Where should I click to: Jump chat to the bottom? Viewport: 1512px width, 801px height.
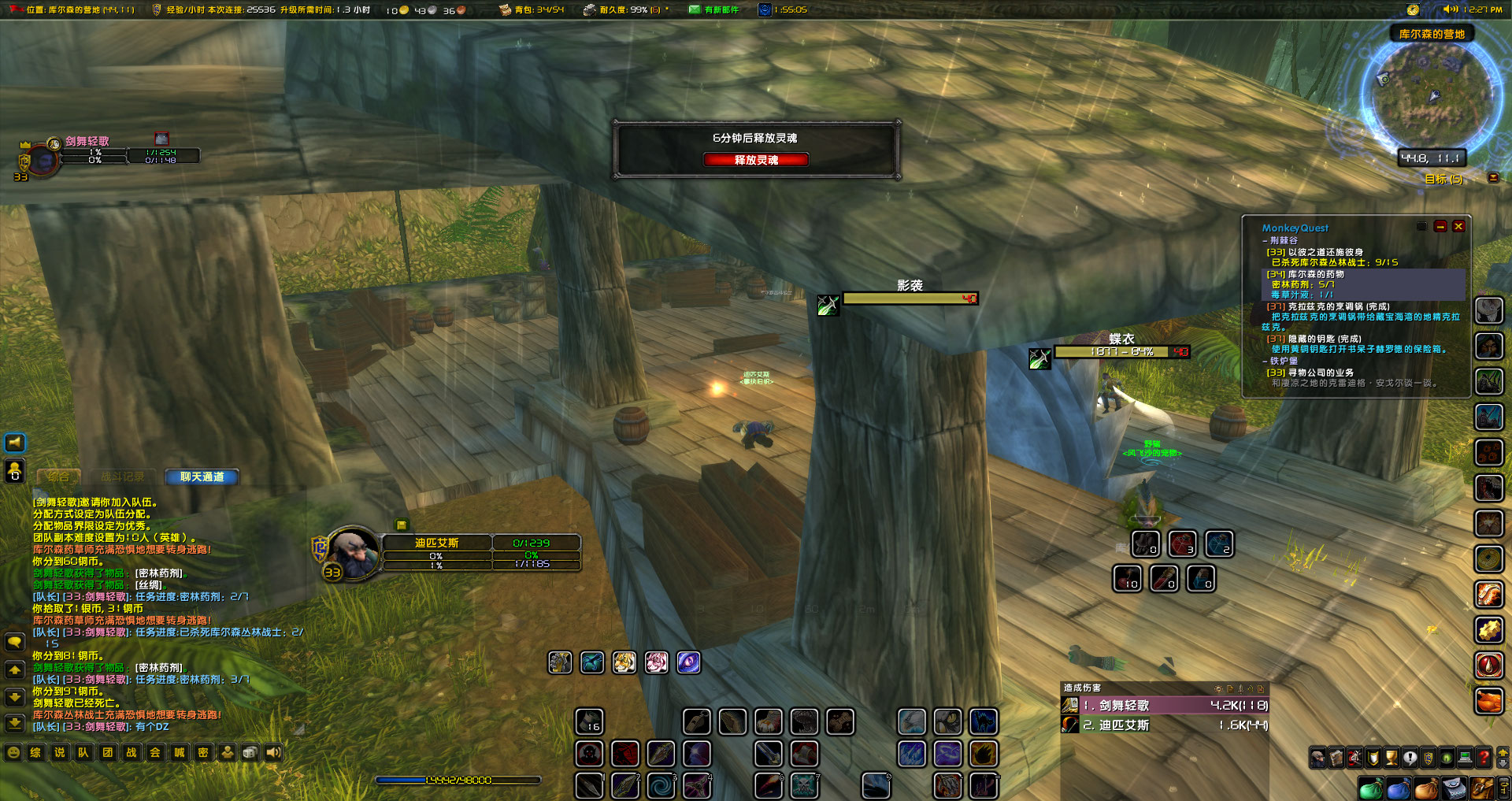tap(14, 722)
